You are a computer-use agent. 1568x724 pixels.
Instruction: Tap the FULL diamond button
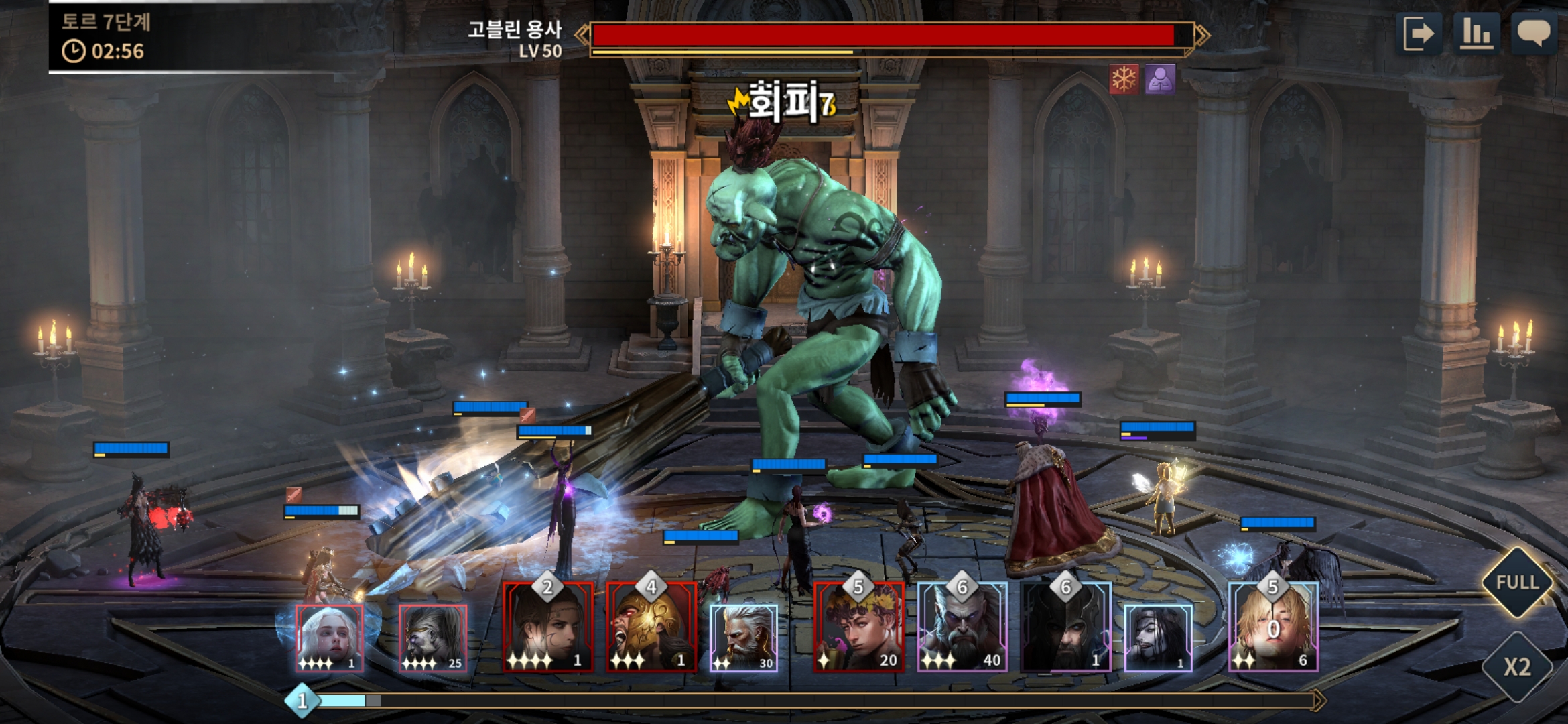point(1517,582)
